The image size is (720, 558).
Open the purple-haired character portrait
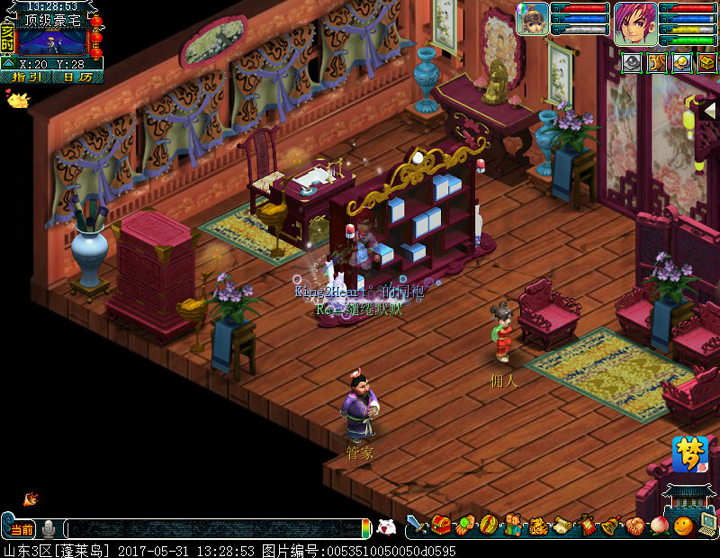(x=634, y=20)
